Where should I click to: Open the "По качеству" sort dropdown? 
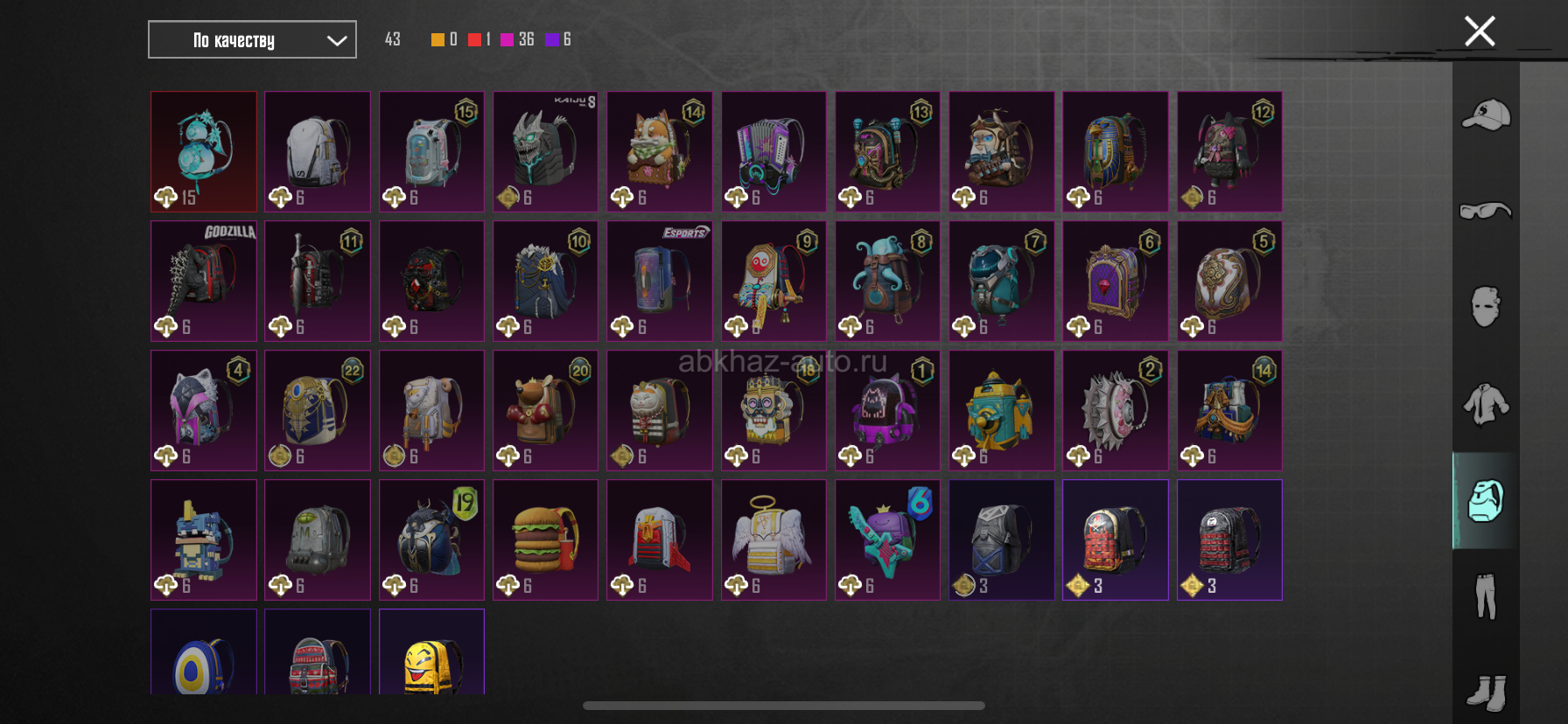click(x=252, y=39)
